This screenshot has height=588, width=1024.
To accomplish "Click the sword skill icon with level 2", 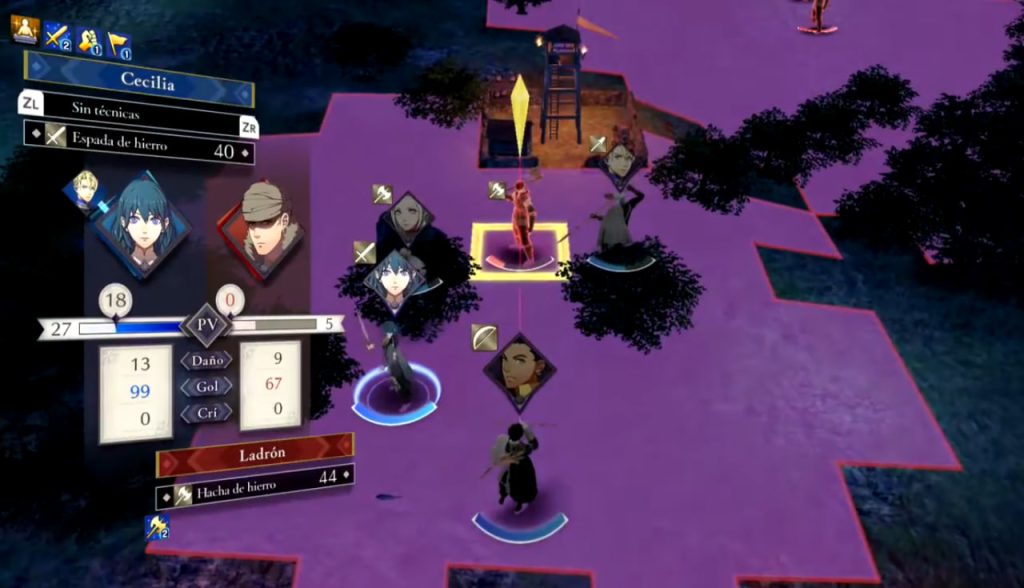I will point(56,38).
